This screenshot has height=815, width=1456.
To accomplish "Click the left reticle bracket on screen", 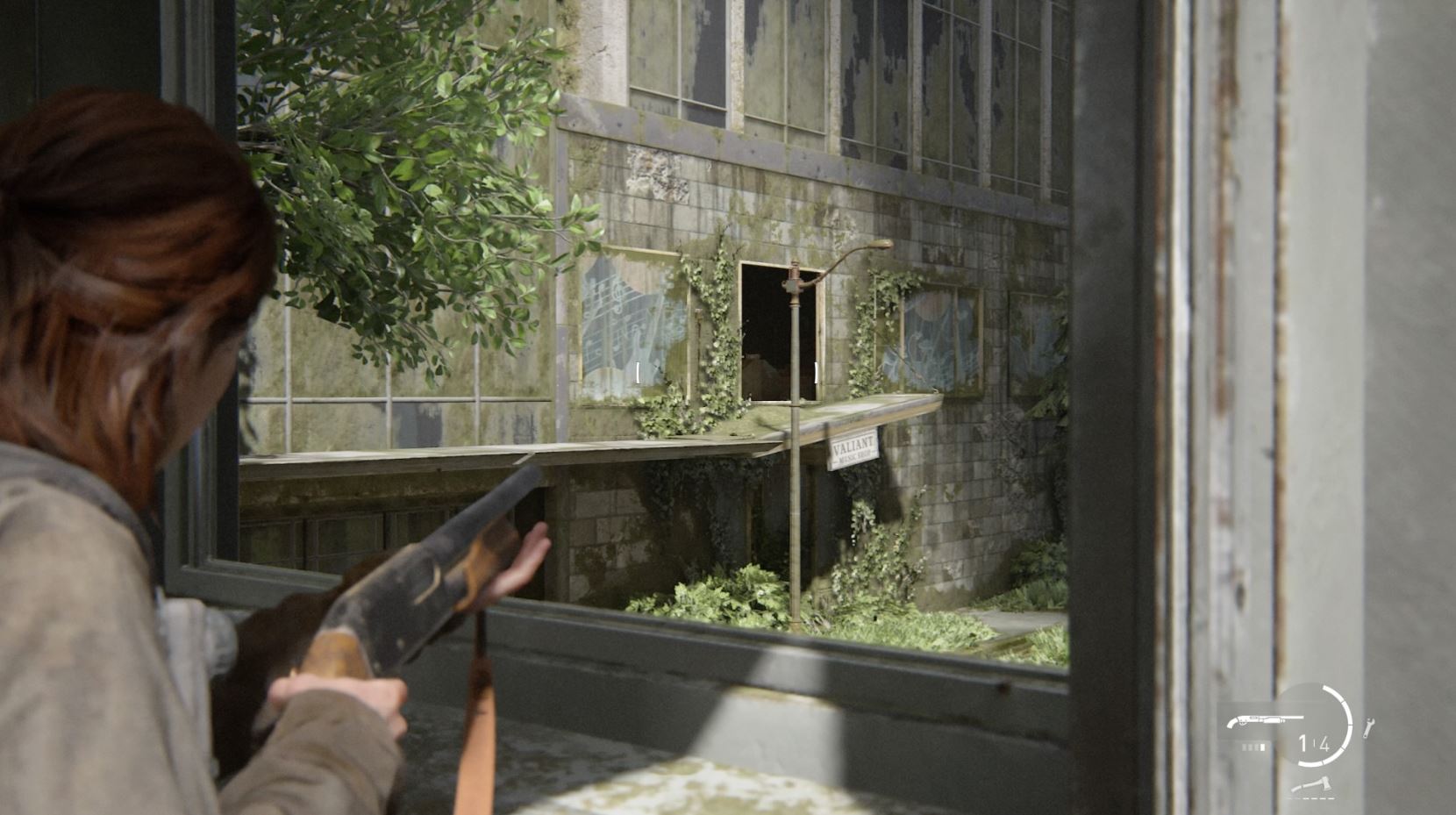I will [x=638, y=372].
